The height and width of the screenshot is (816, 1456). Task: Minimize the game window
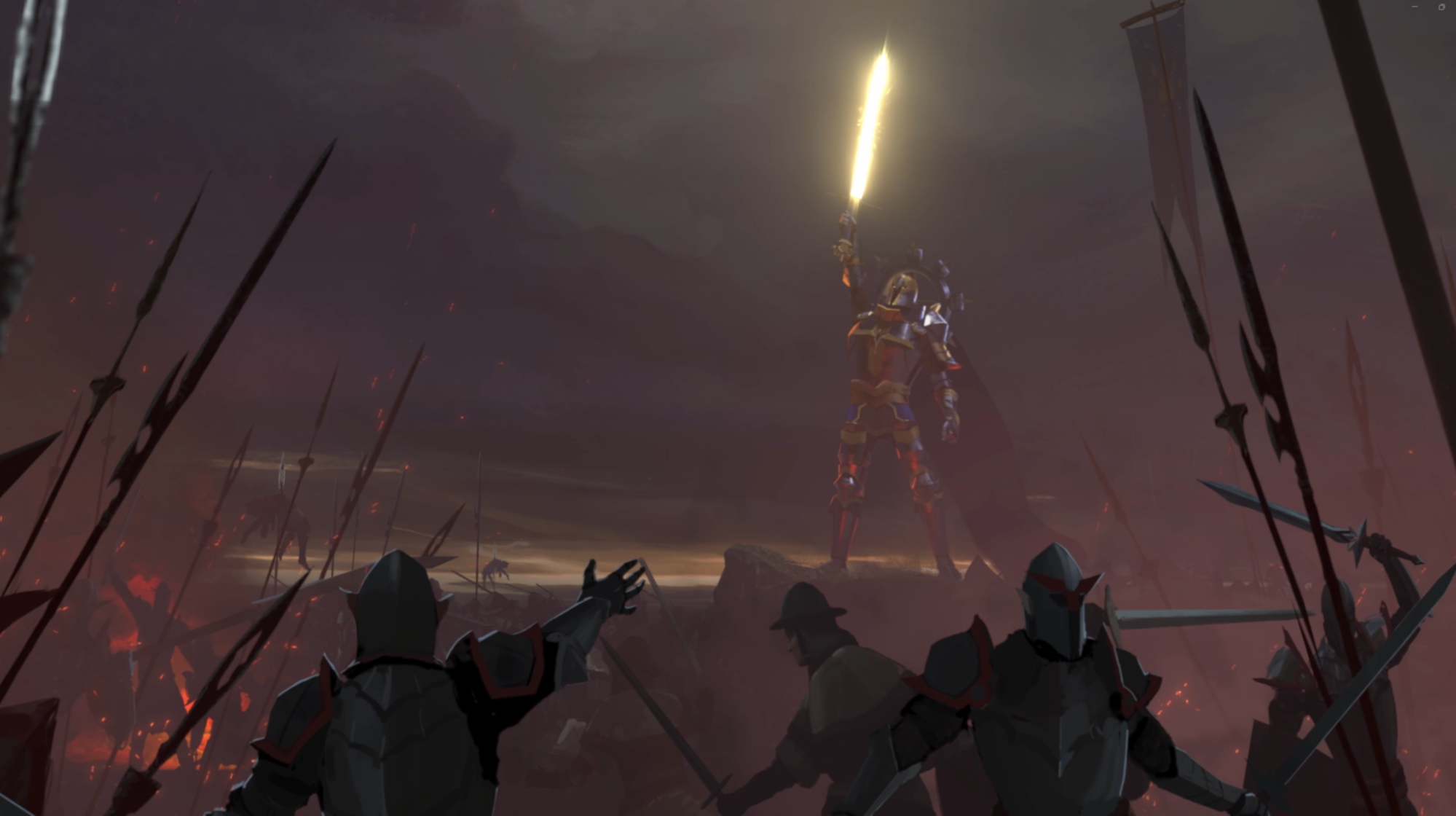coord(1415,7)
